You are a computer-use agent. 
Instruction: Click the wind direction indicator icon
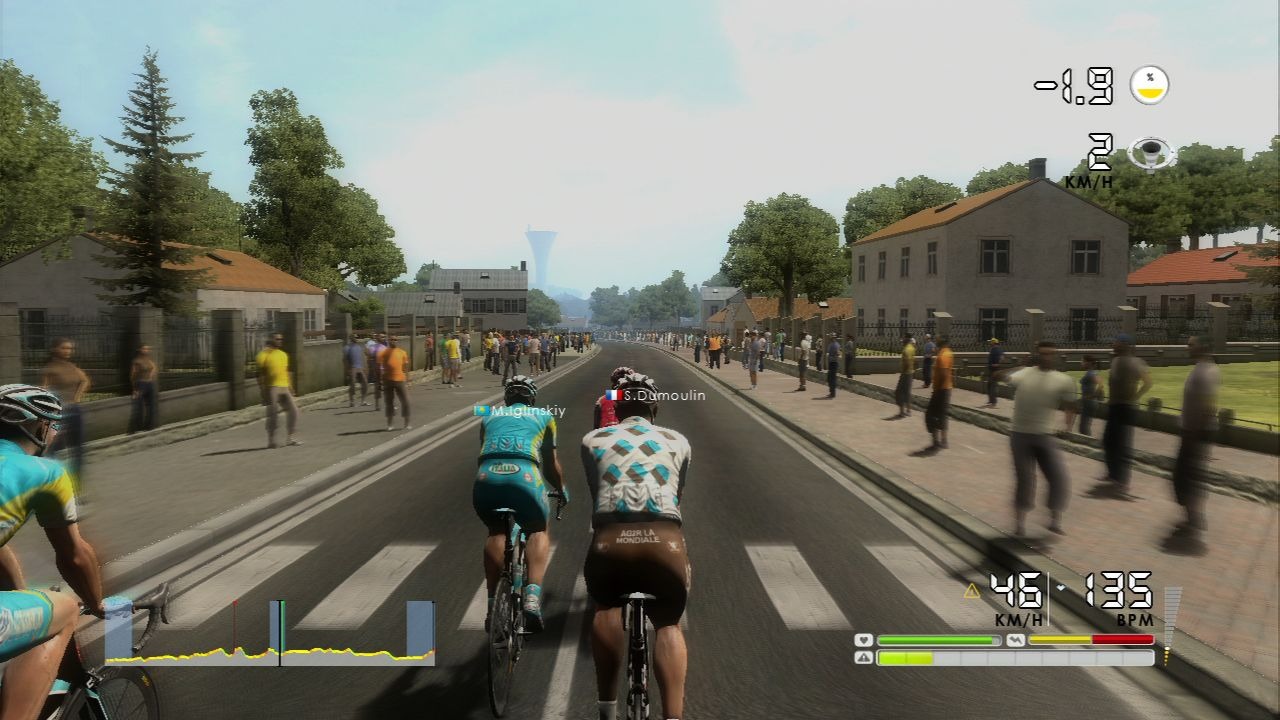point(1151,154)
